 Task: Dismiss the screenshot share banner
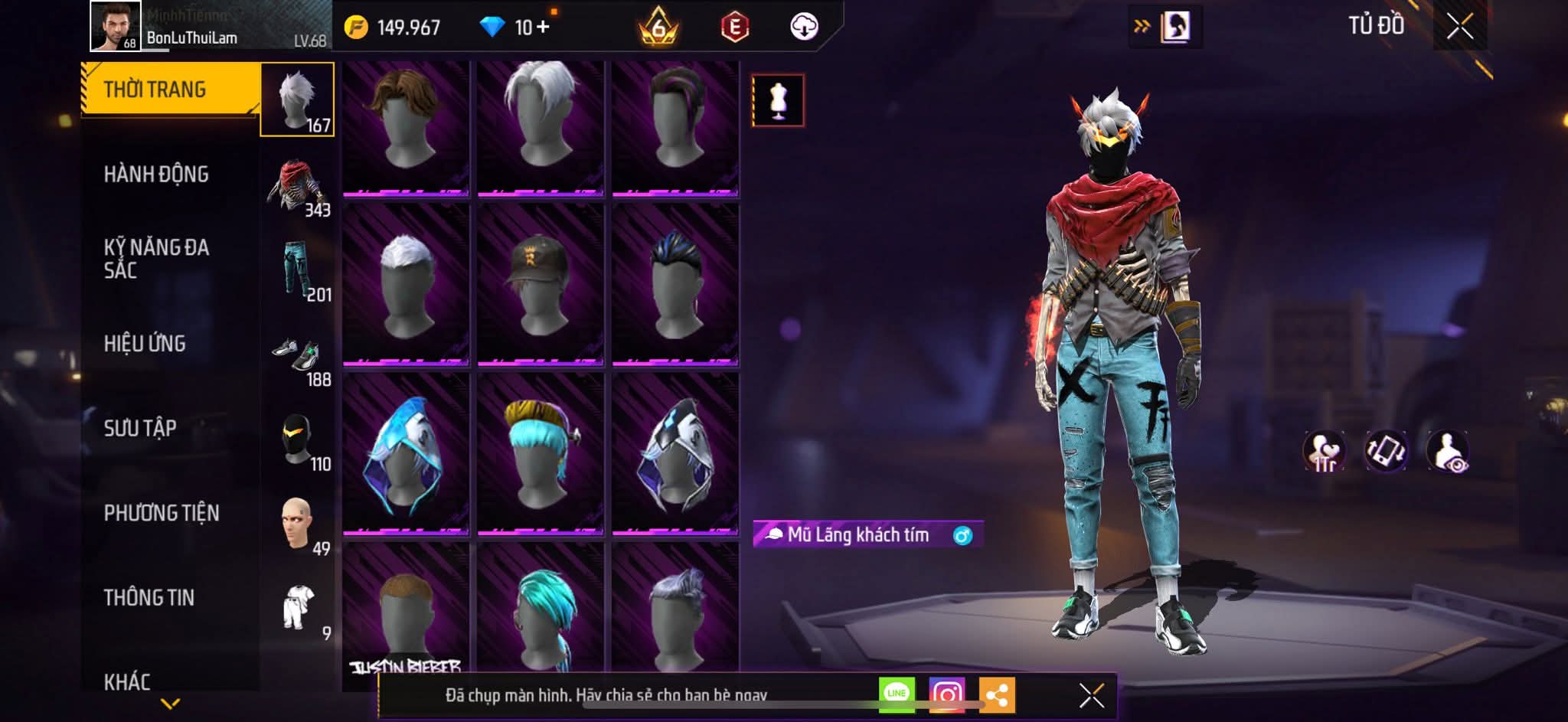(1091, 695)
